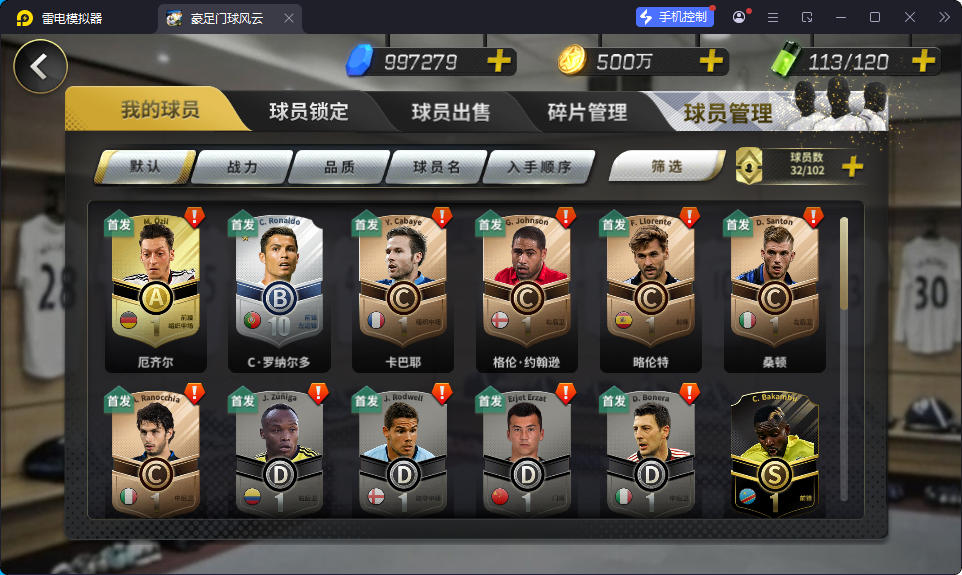Choose the C·罗纳尔多 player card
This screenshot has width=962, height=575.
279,290
